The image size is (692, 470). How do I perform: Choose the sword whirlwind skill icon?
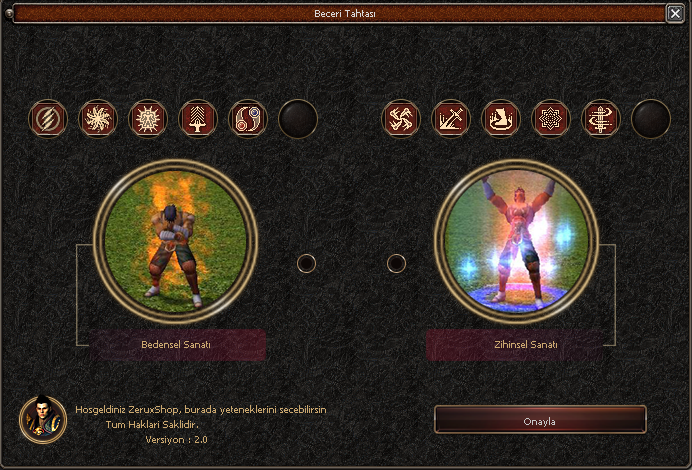pos(601,119)
